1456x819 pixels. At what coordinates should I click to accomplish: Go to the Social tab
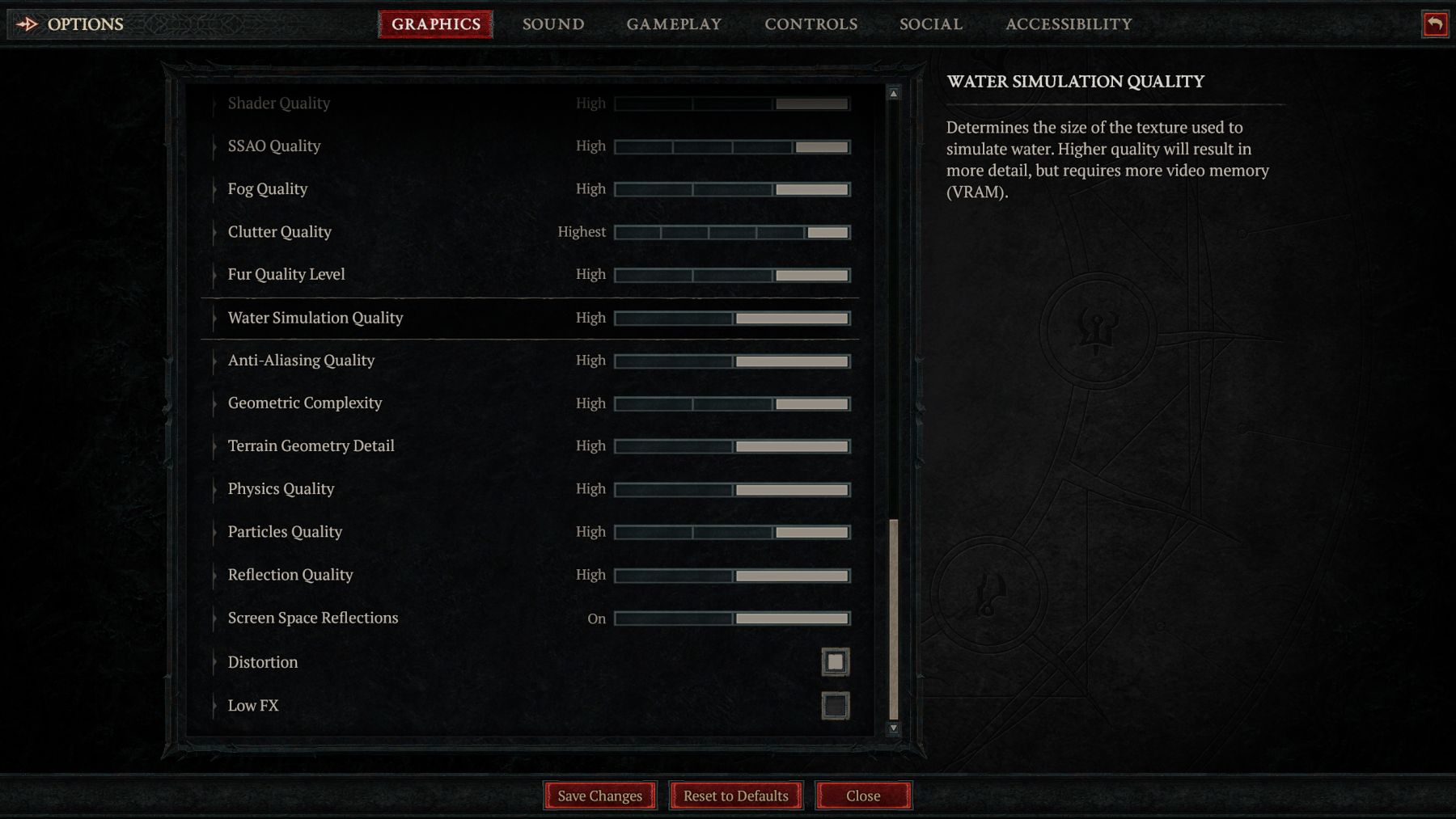(931, 24)
